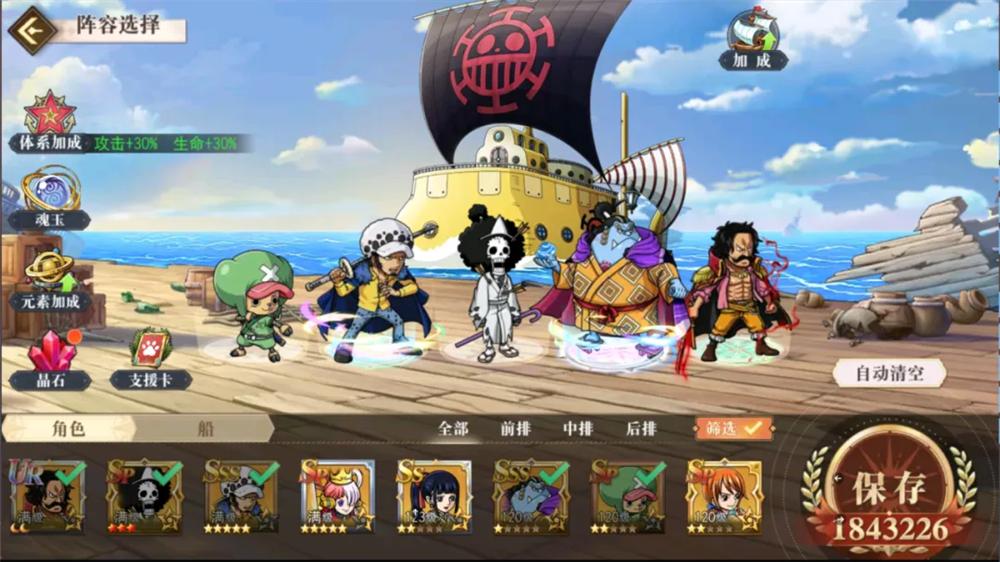Screen dimensions: 1000x562
Task: Filter by 后排 back row
Action: point(641,428)
